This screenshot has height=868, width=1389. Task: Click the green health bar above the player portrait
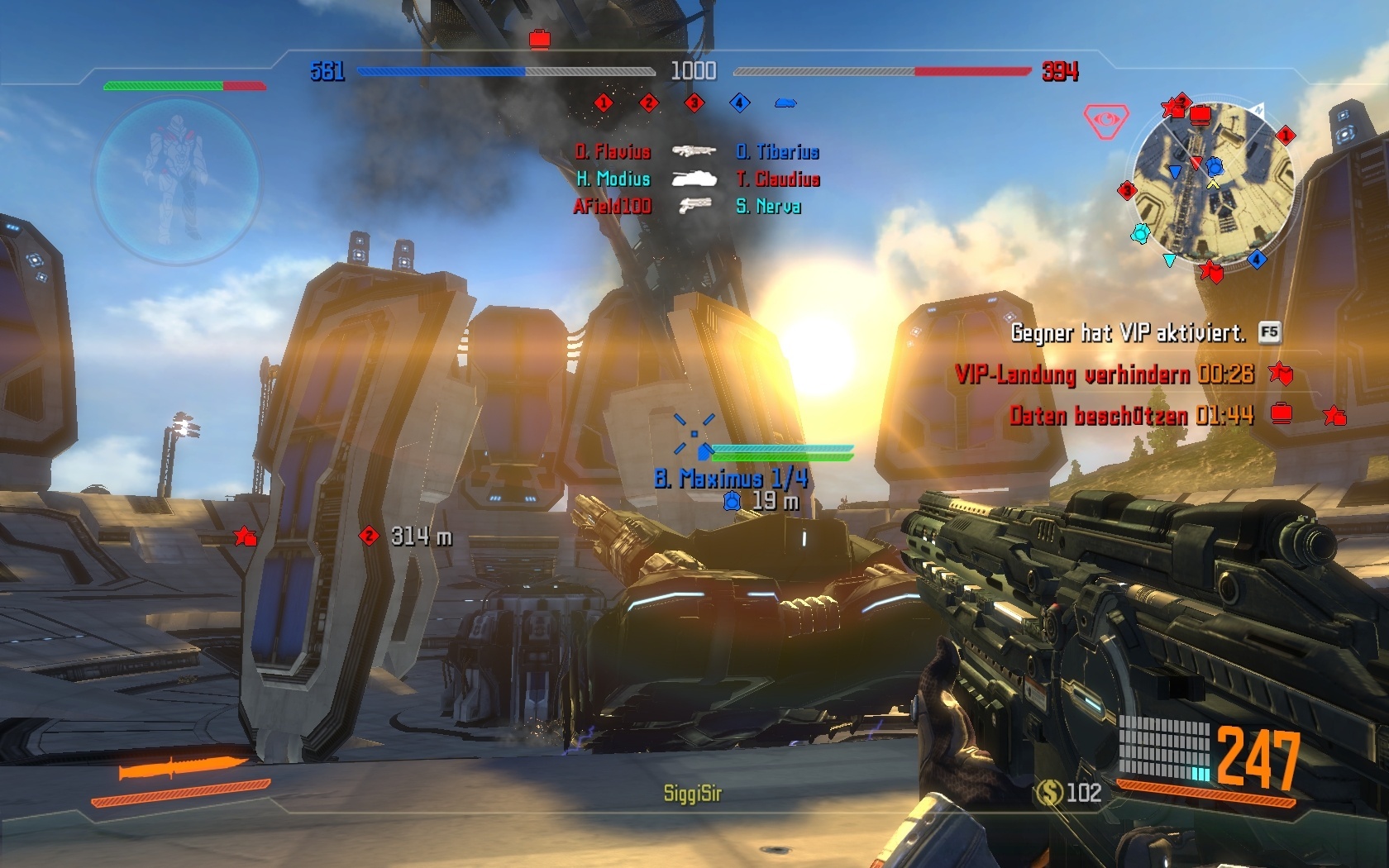(165, 84)
